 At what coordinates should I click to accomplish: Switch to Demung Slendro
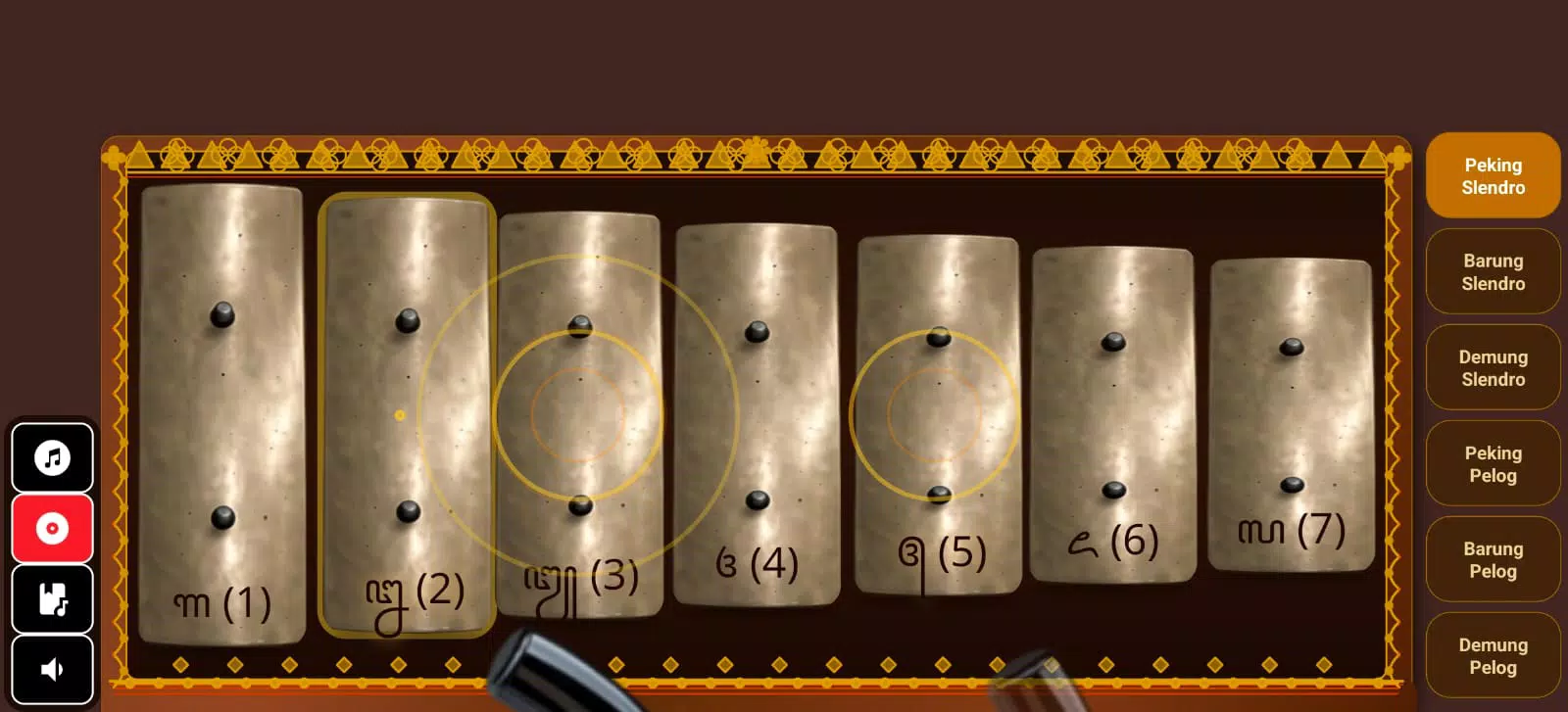(1492, 368)
